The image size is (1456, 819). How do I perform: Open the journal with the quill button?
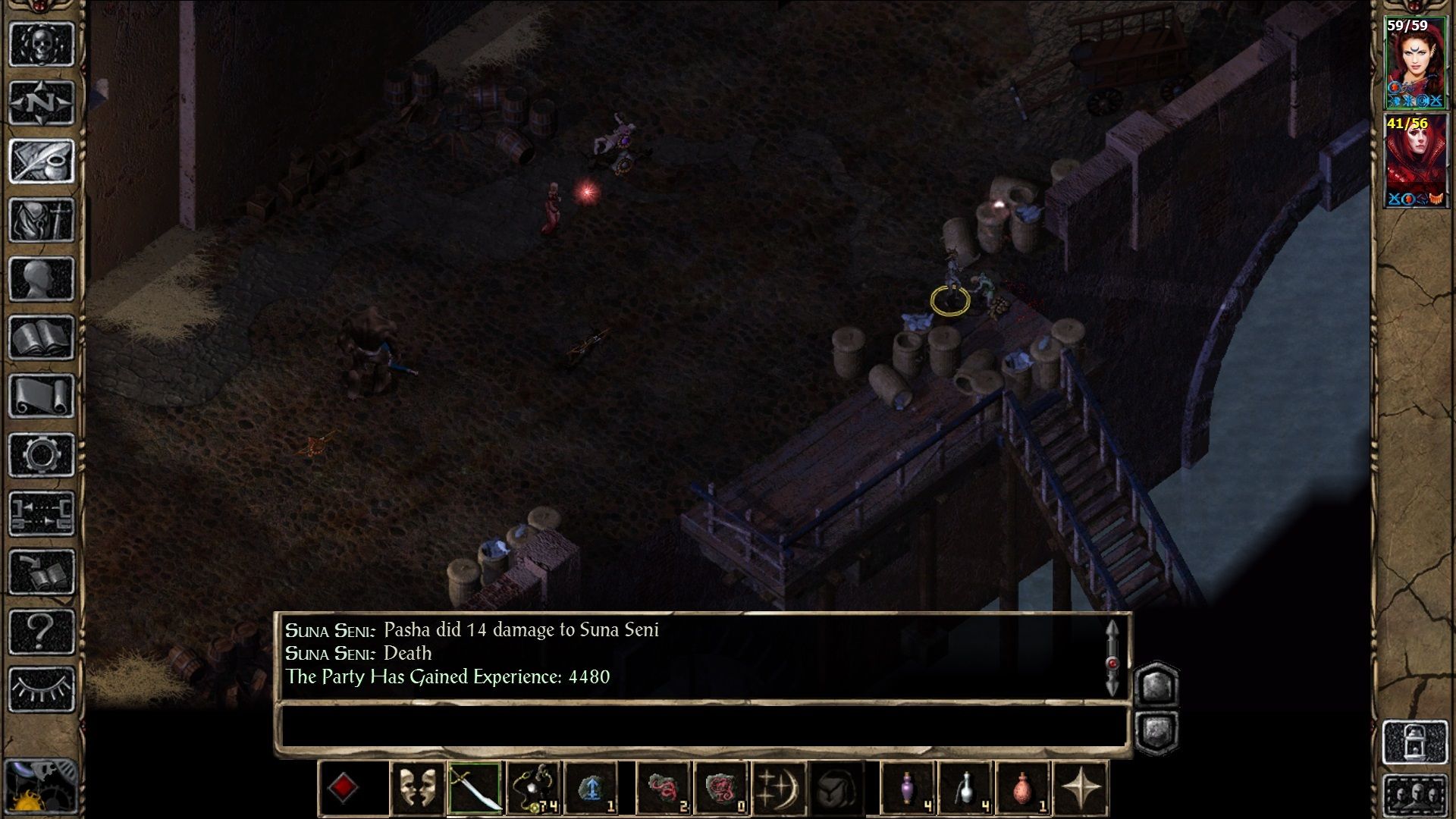click(42, 160)
